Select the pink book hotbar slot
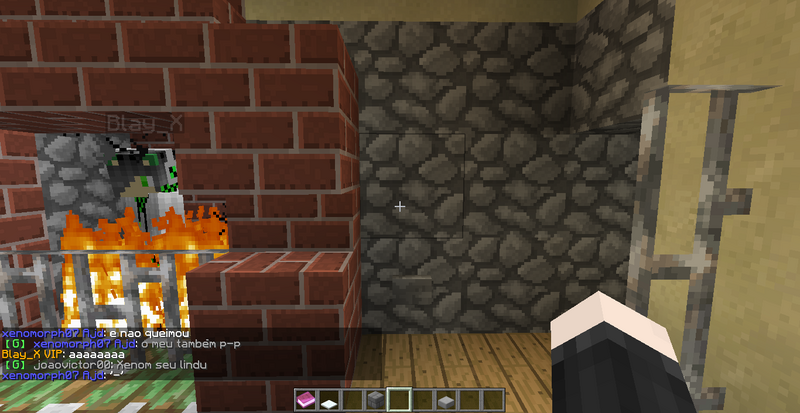800x413 pixels. click(x=307, y=401)
